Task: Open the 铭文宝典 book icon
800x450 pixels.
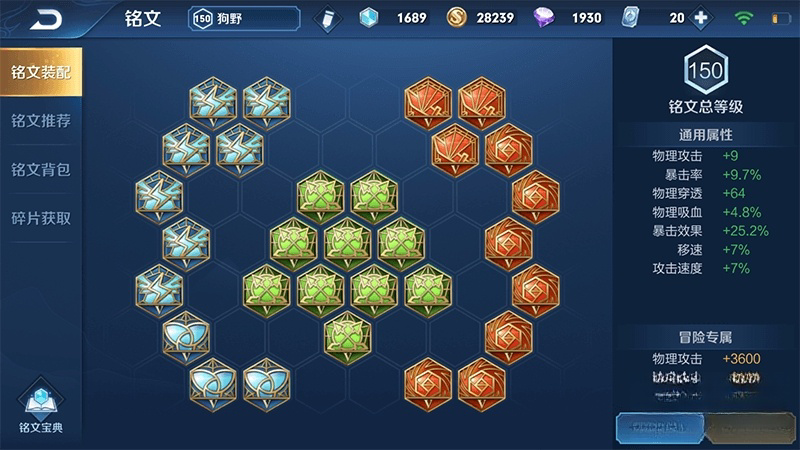Action: (41, 406)
